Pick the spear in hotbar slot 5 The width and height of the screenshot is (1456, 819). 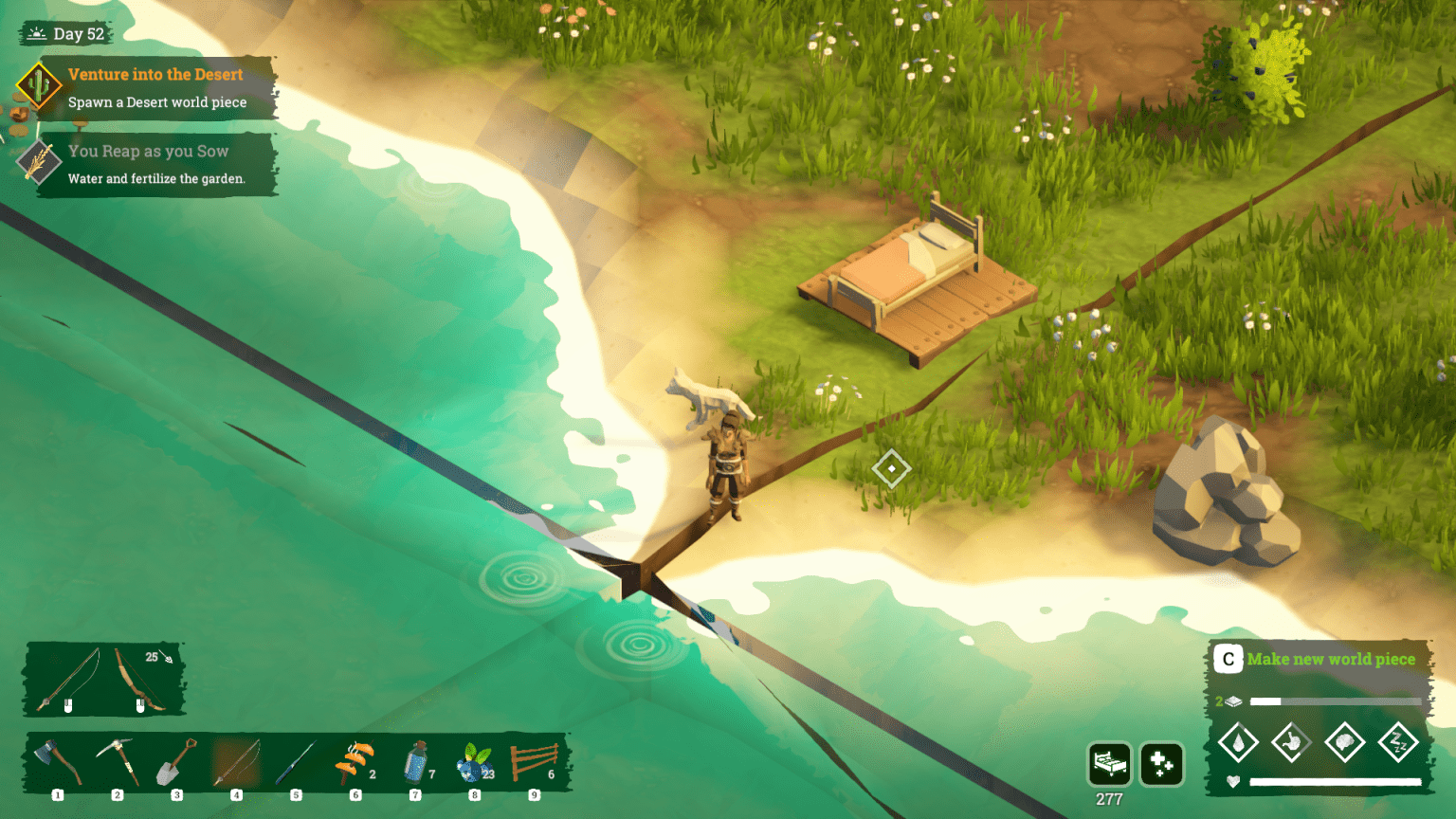coord(296,762)
